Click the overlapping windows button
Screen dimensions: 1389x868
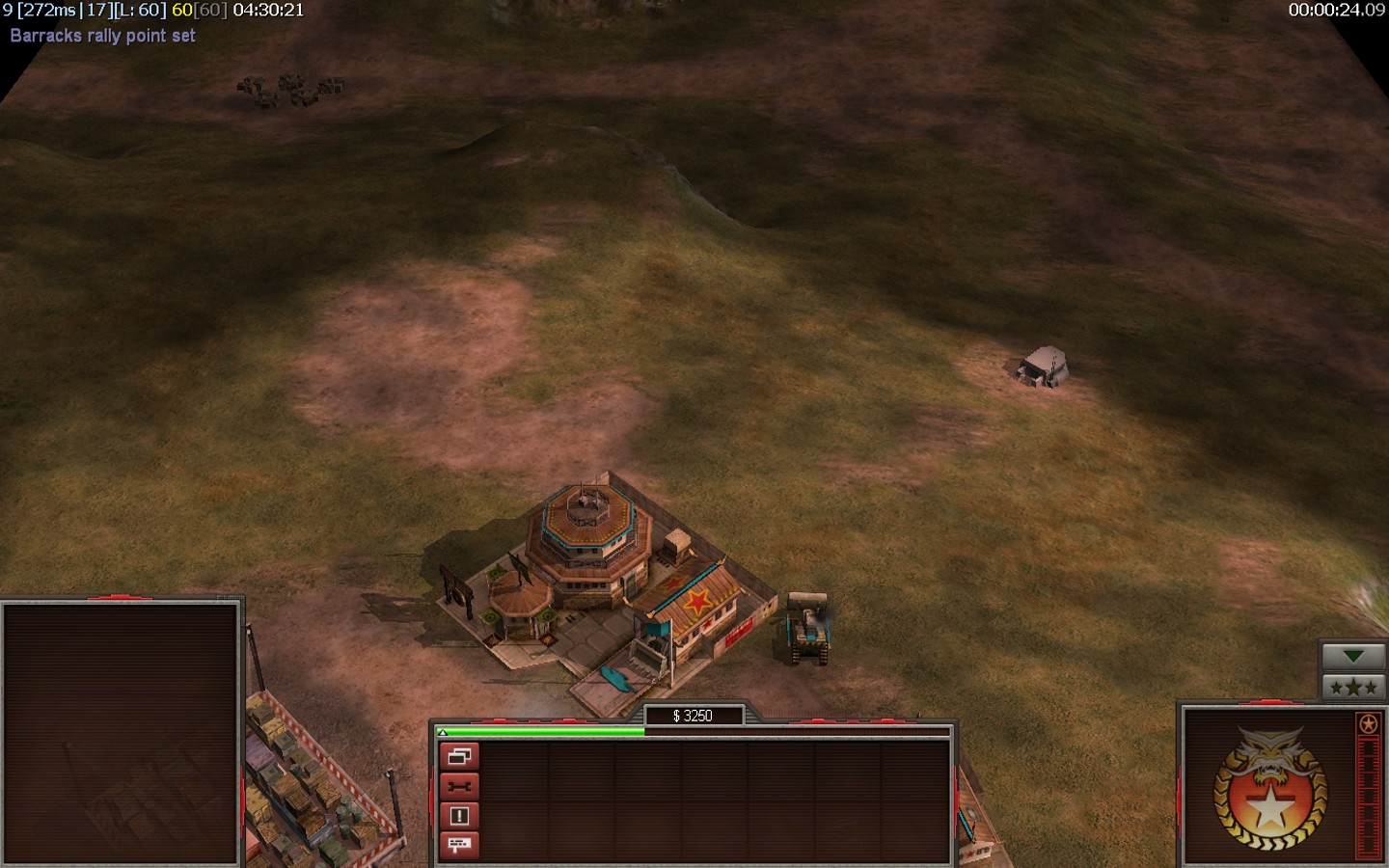[x=459, y=757]
